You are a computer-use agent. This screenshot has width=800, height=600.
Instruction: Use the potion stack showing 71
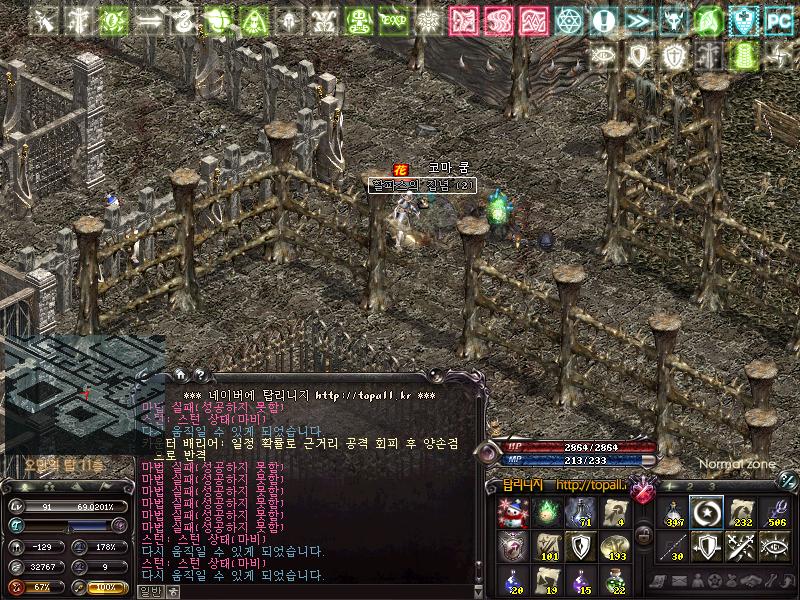579,513
